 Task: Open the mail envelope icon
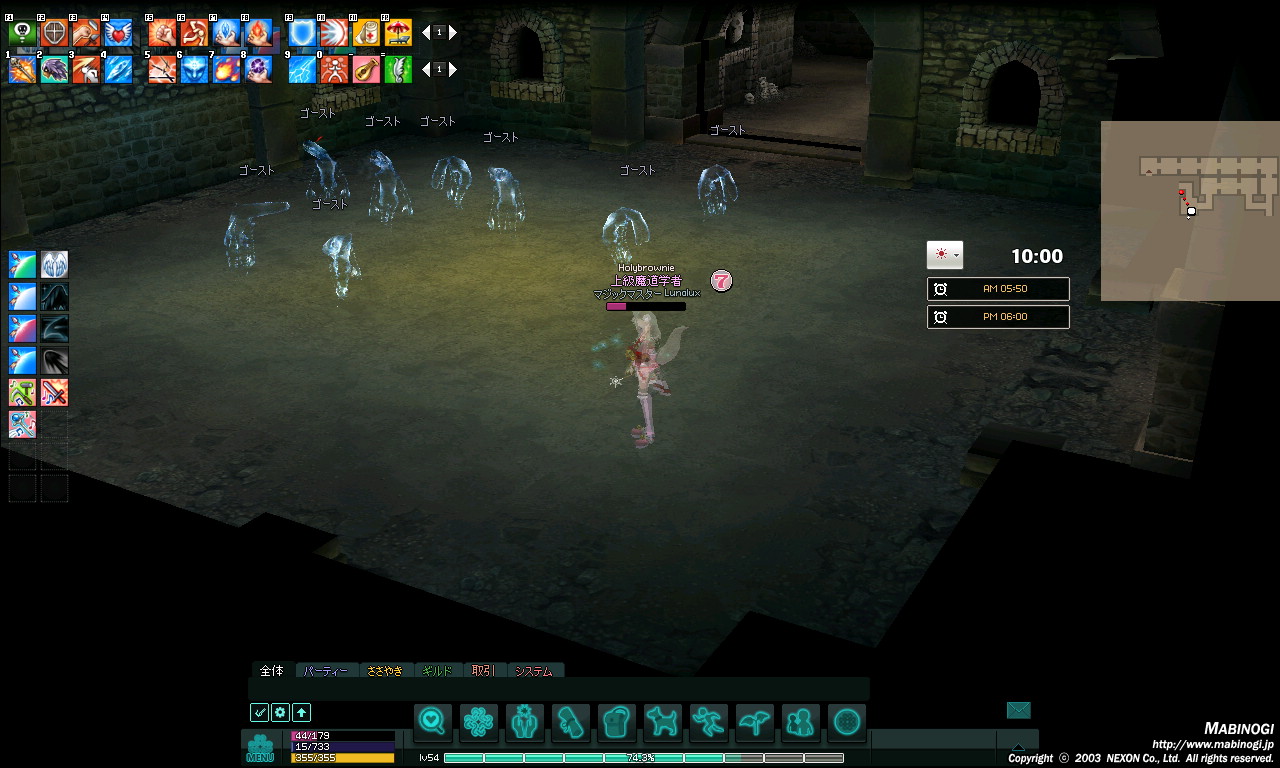tap(1018, 710)
